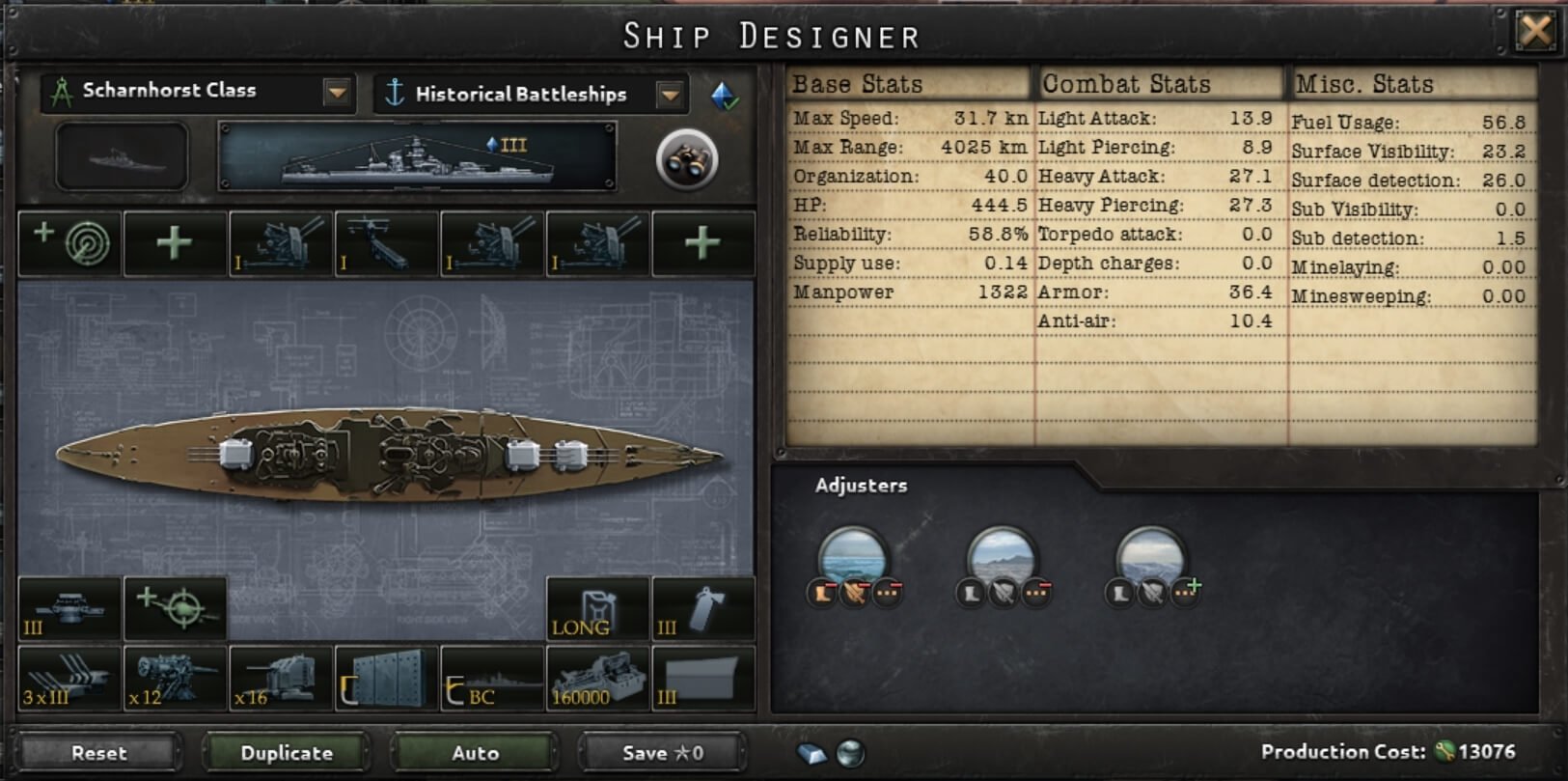
Task: Choose the ocean waters adjuster
Action: (853, 559)
